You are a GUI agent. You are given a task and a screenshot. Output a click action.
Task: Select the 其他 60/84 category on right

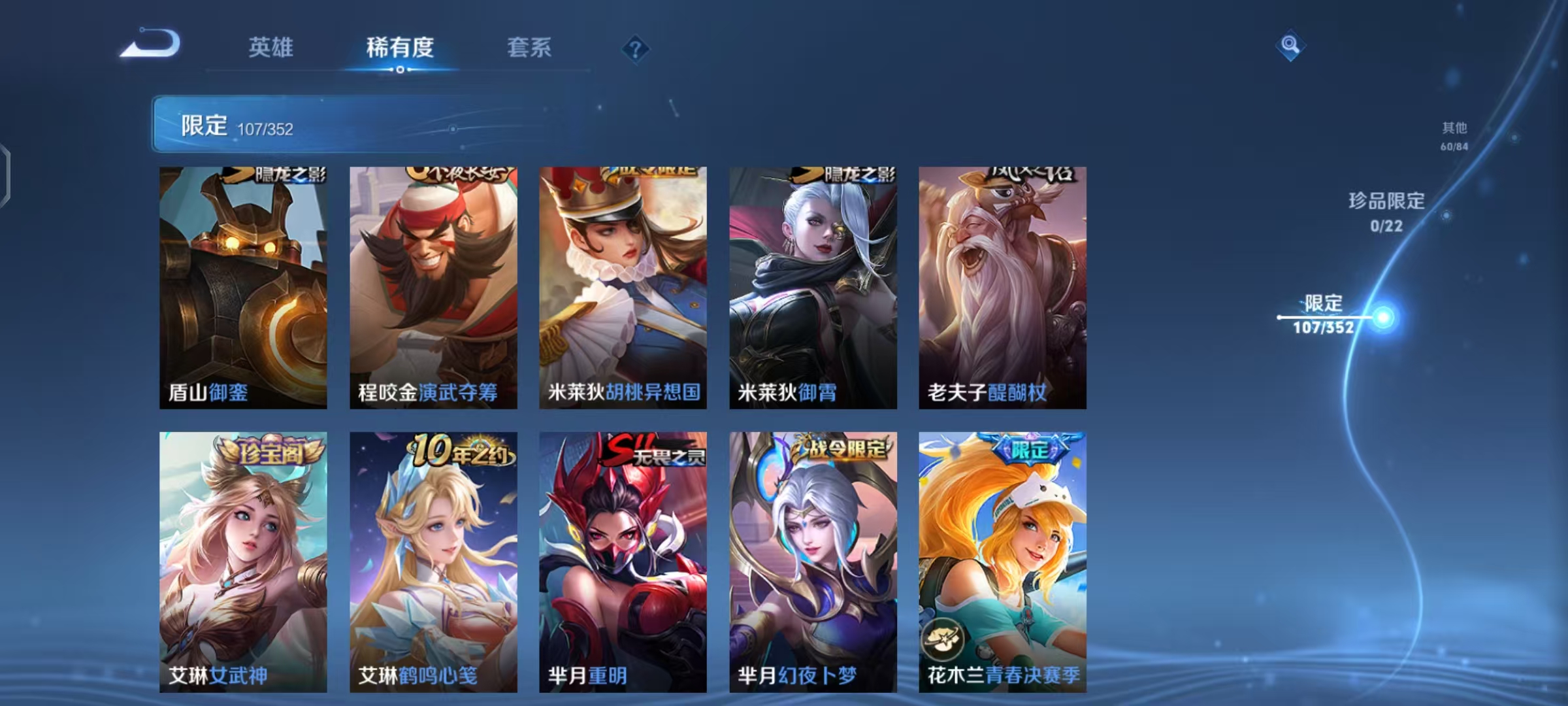pos(1454,137)
